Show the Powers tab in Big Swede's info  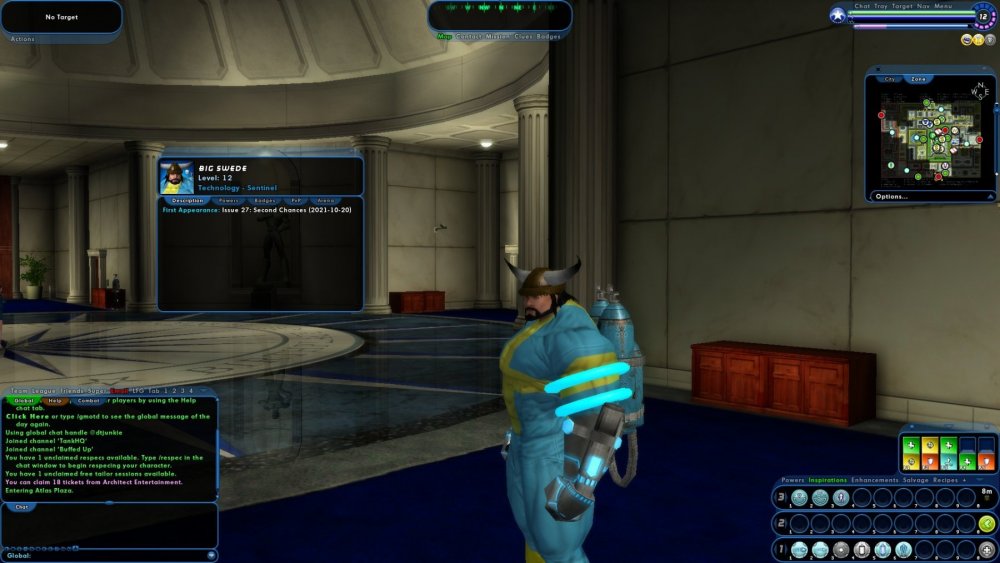[228, 200]
